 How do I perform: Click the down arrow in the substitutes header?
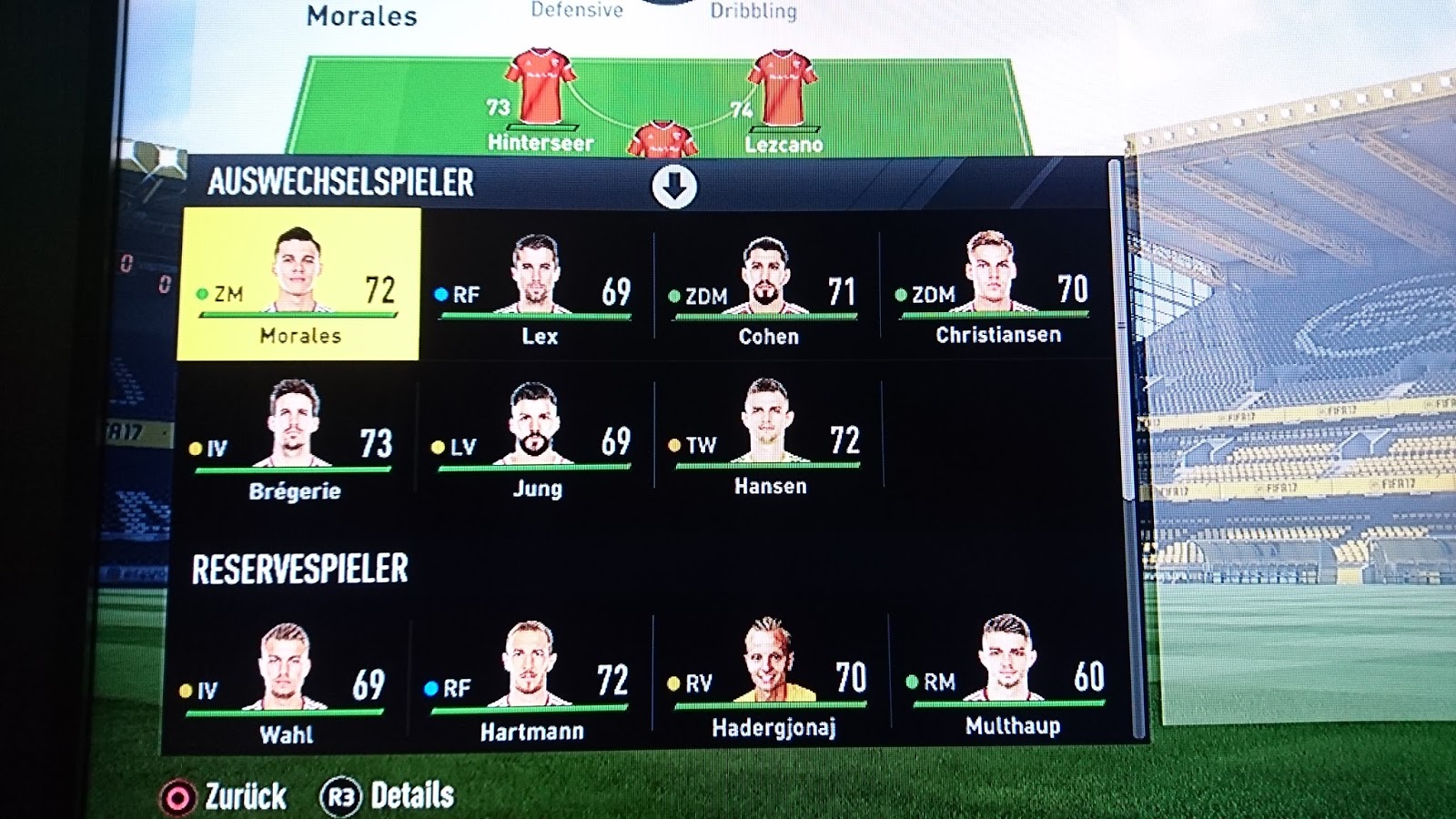674,186
